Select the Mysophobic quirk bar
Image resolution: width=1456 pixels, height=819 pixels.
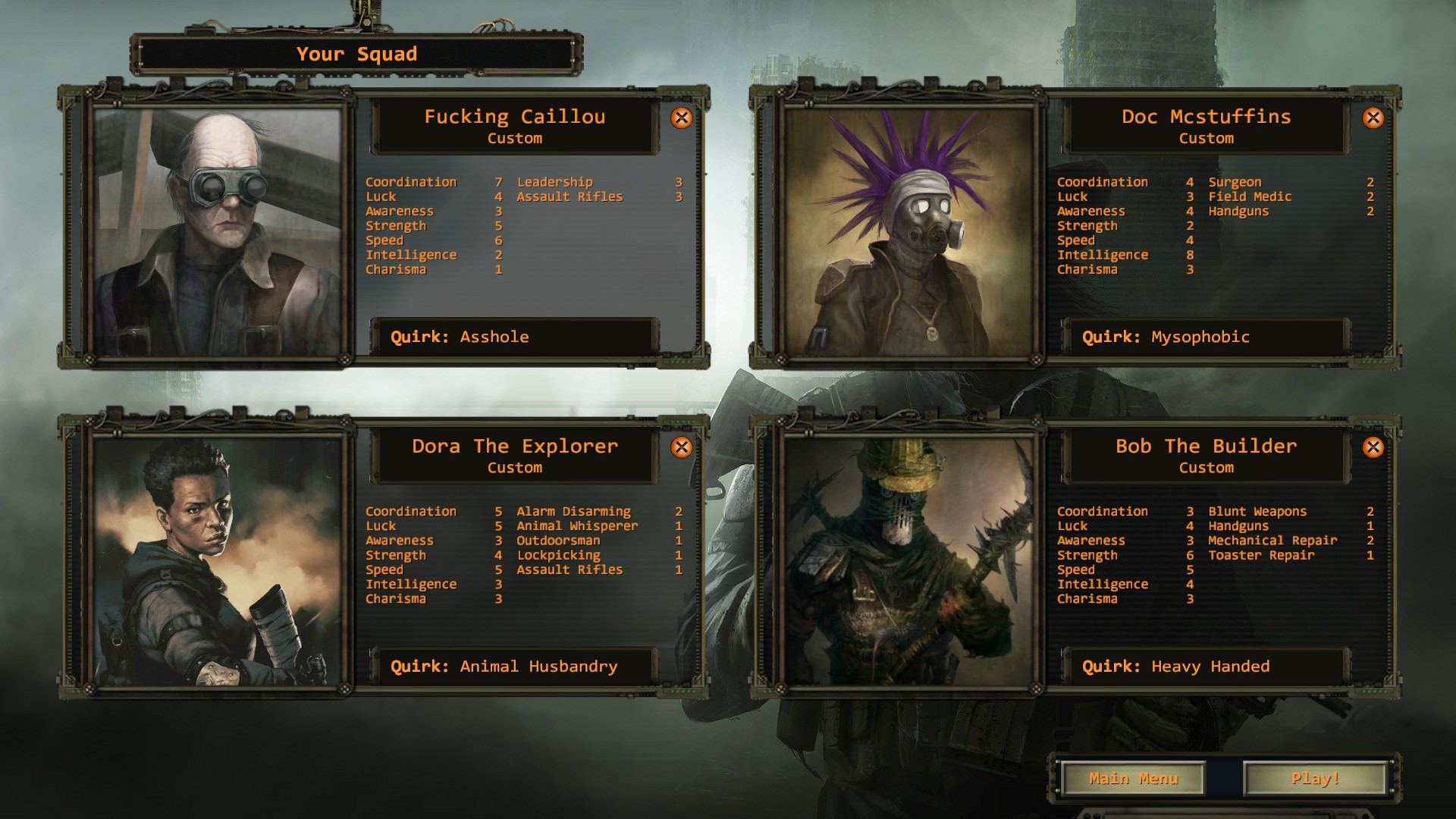tap(1204, 337)
